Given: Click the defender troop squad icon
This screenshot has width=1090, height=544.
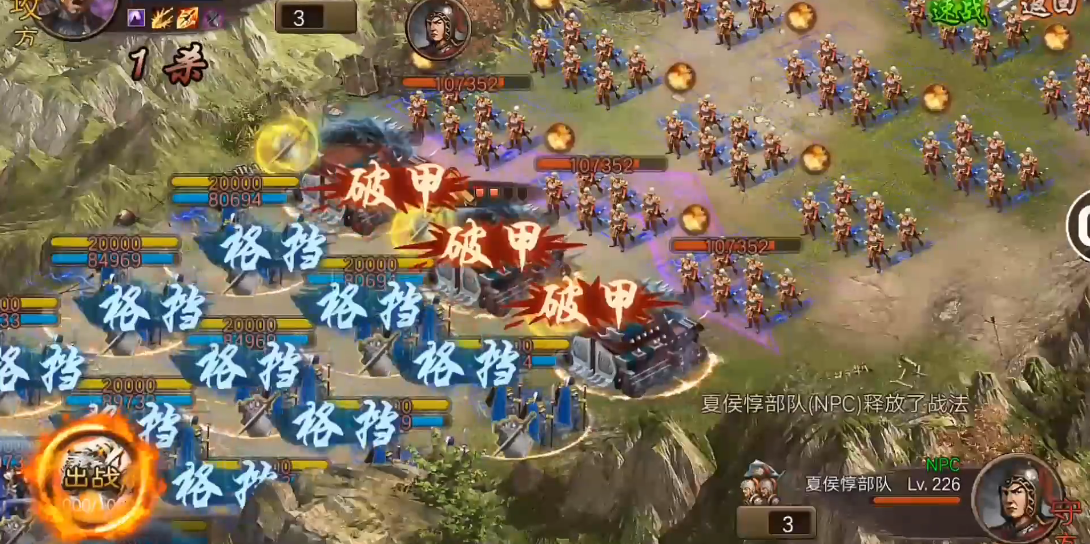Looking at the screenshot, I should tap(760, 485).
